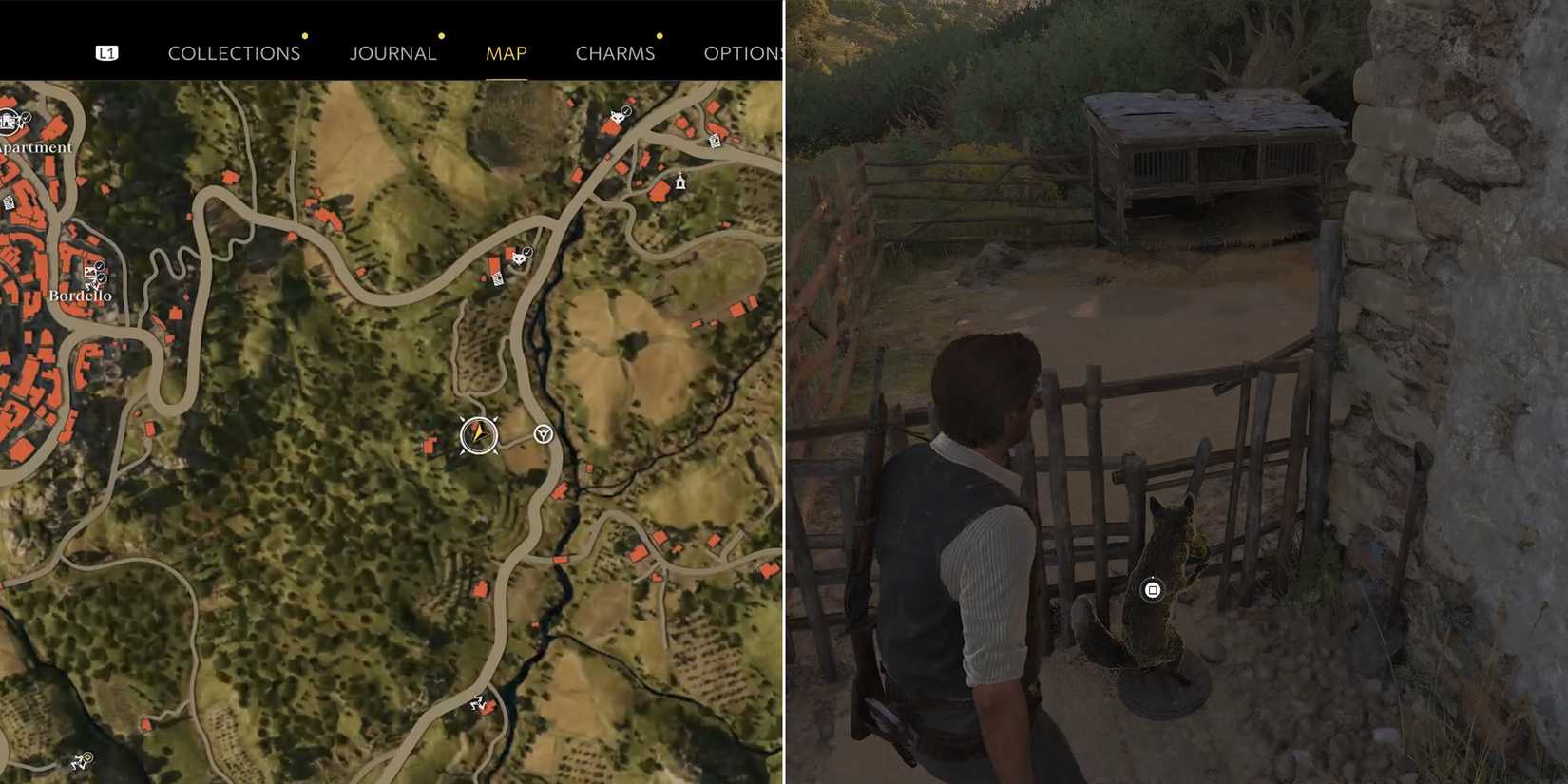The image size is (1568, 784).
Task: Click the completion checkmark beside the fox den icon
Action: click(626, 110)
